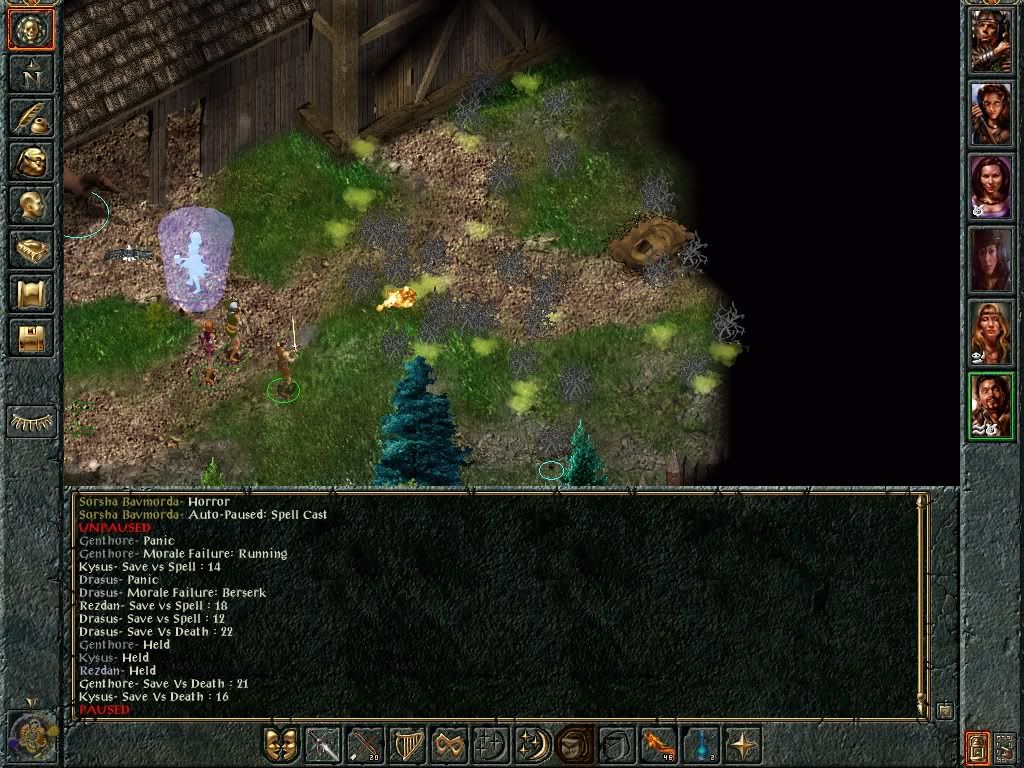Open the mage spellbook
This screenshot has height=768, width=1024.
pos(31,249)
